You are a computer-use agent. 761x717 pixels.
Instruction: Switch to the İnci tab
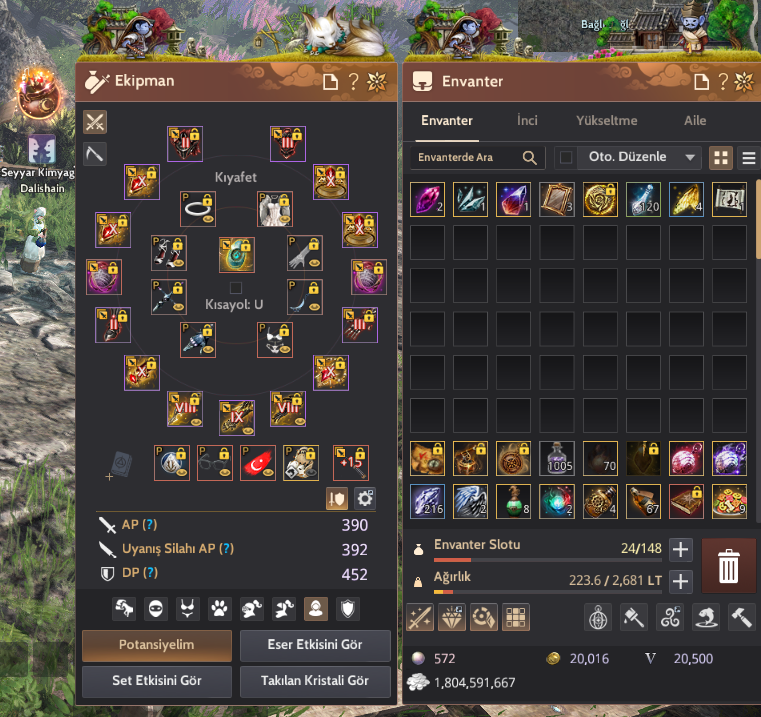coord(527,120)
